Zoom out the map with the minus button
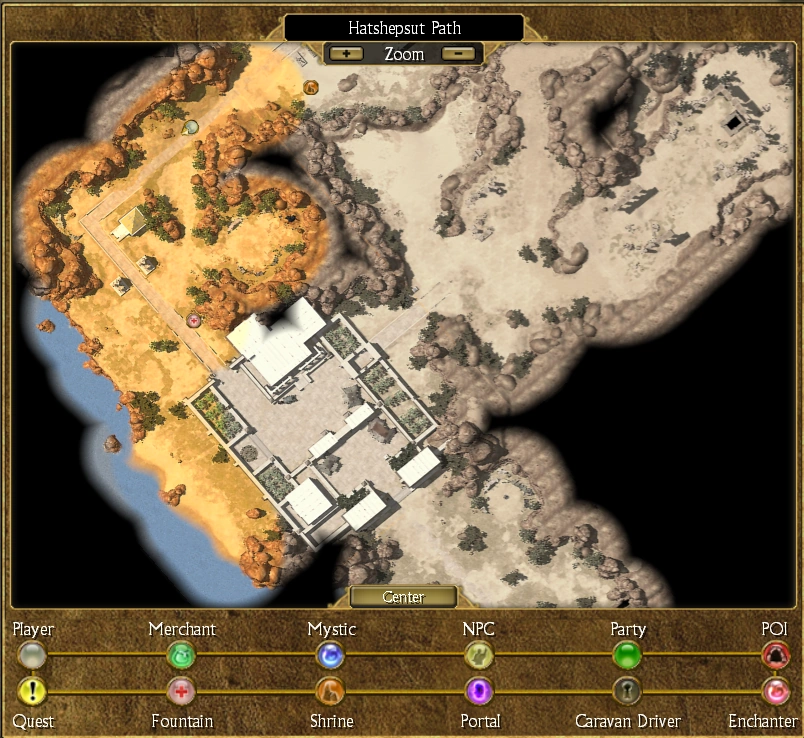 458,54
